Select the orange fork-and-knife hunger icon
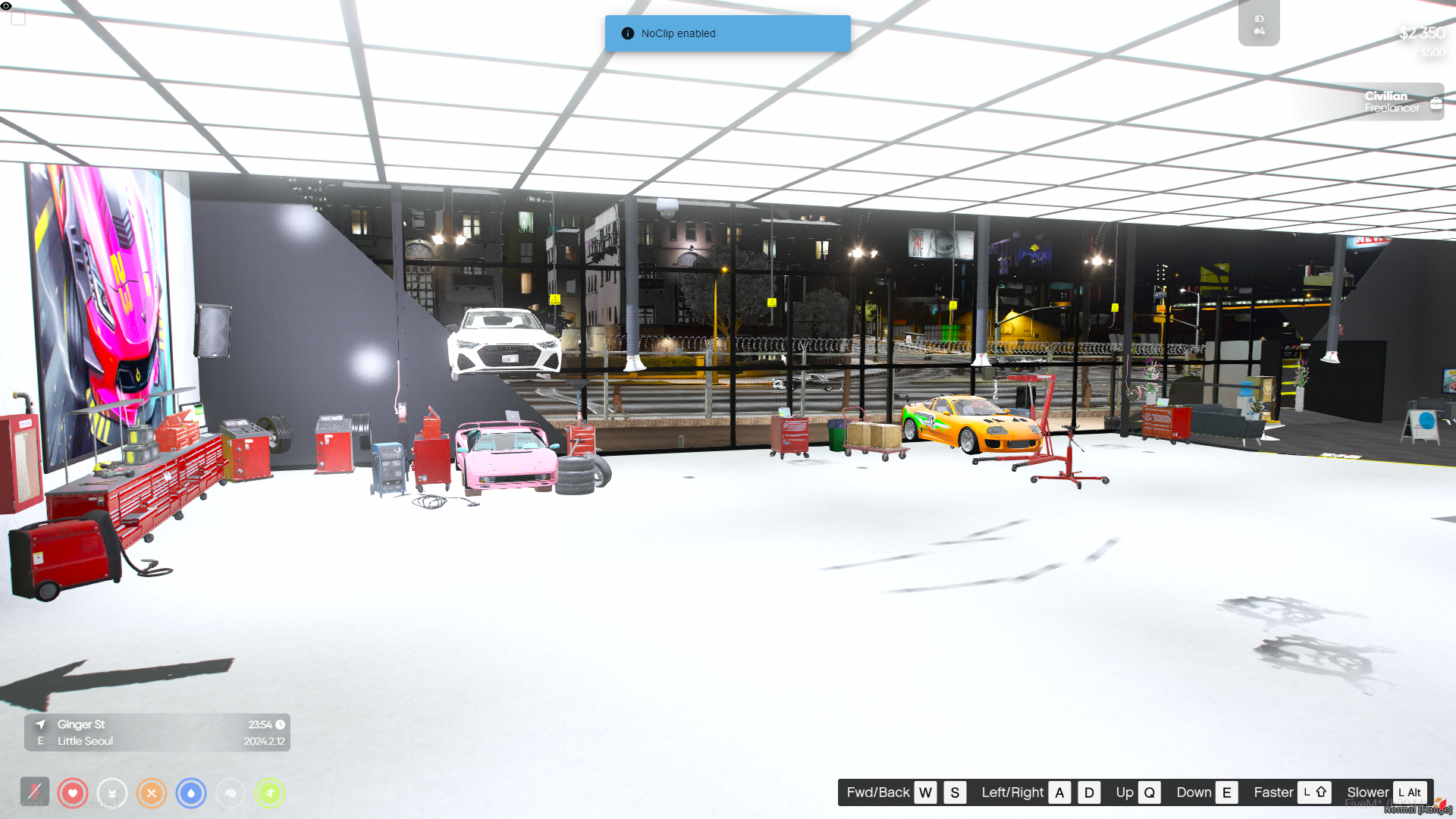The width and height of the screenshot is (1456, 819). coord(152,793)
